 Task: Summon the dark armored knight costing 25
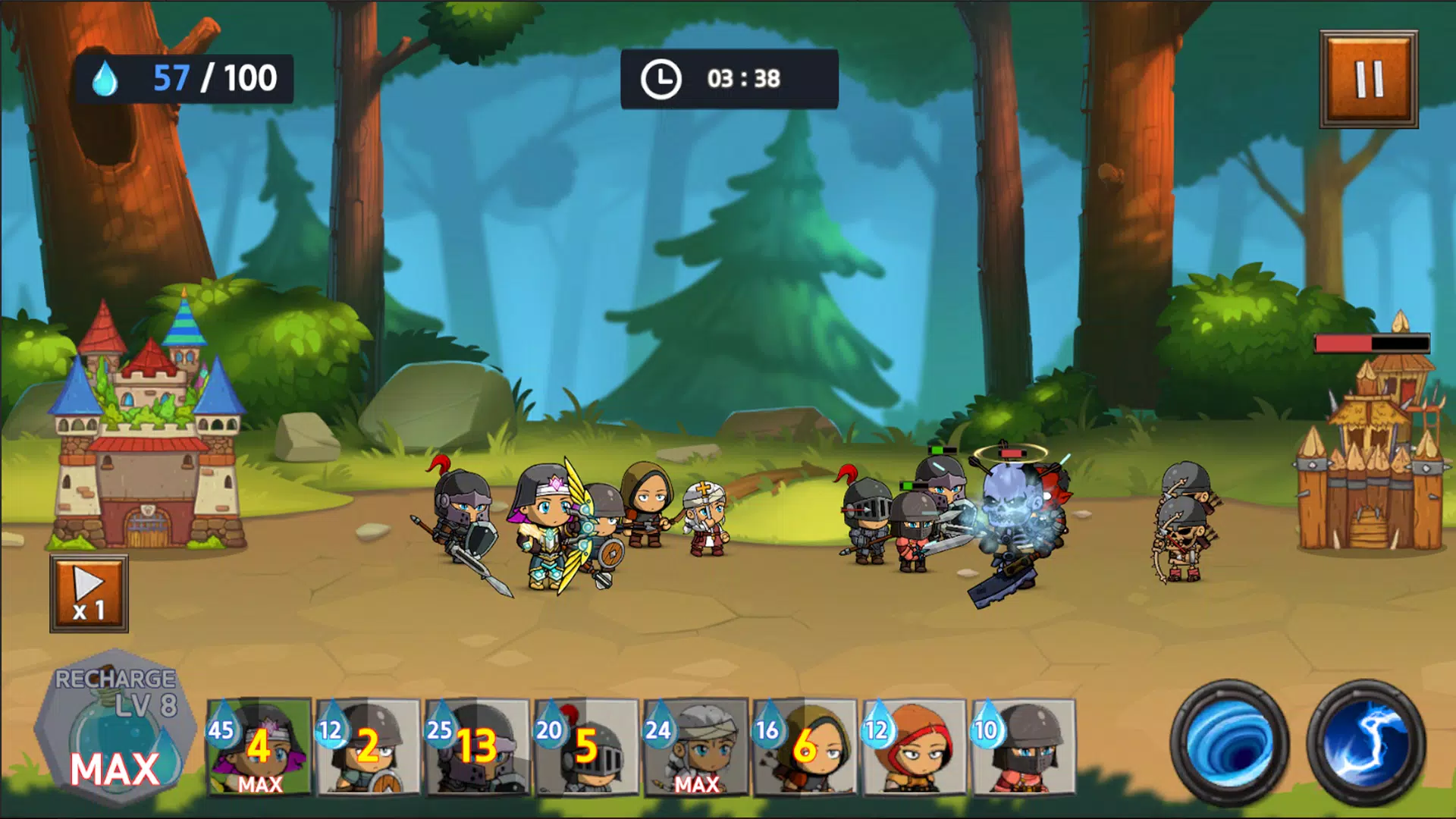click(x=478, y=747)
